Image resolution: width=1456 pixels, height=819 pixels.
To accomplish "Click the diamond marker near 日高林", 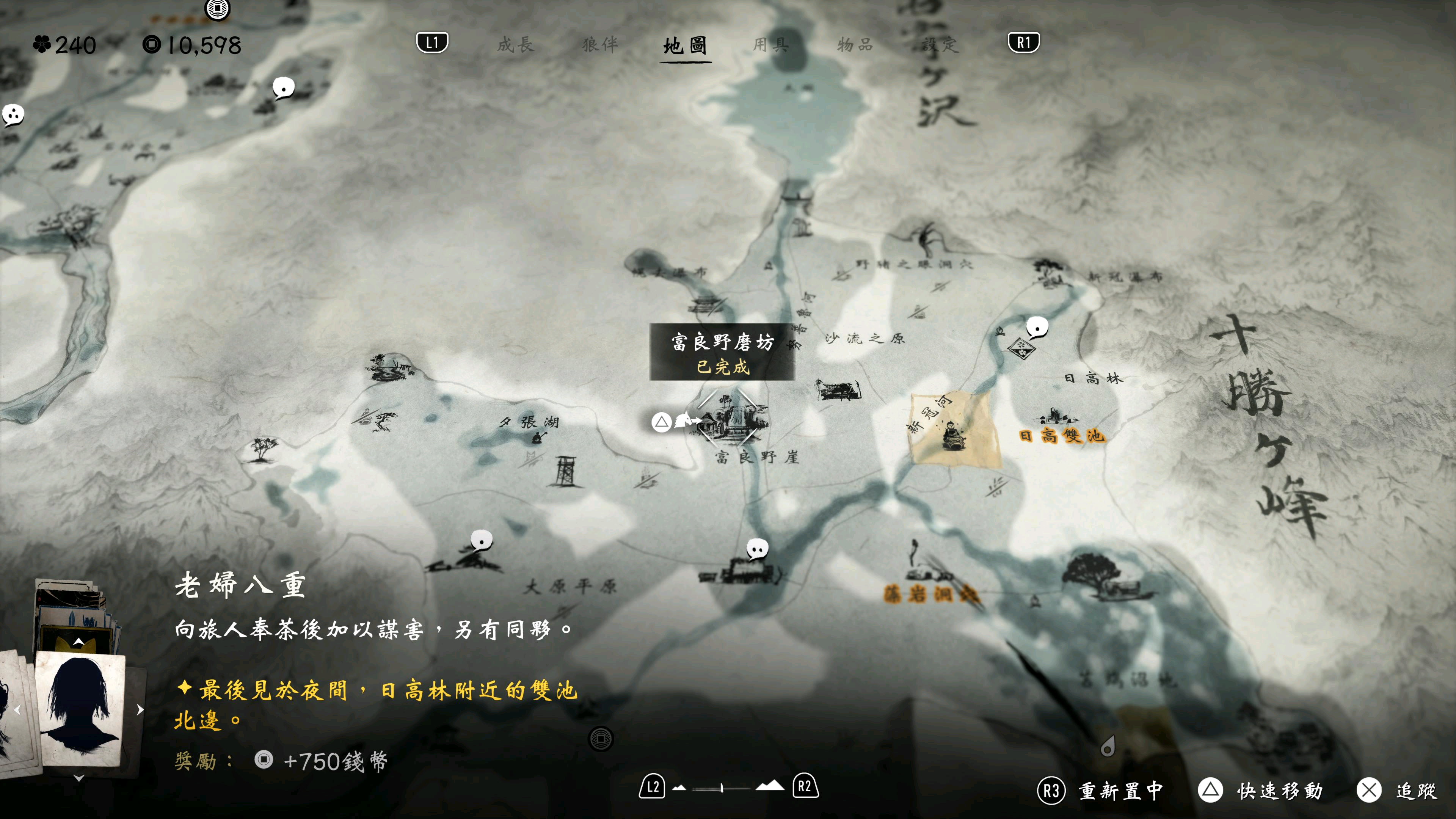I will pyautogui.click(x=1021, y=347).
